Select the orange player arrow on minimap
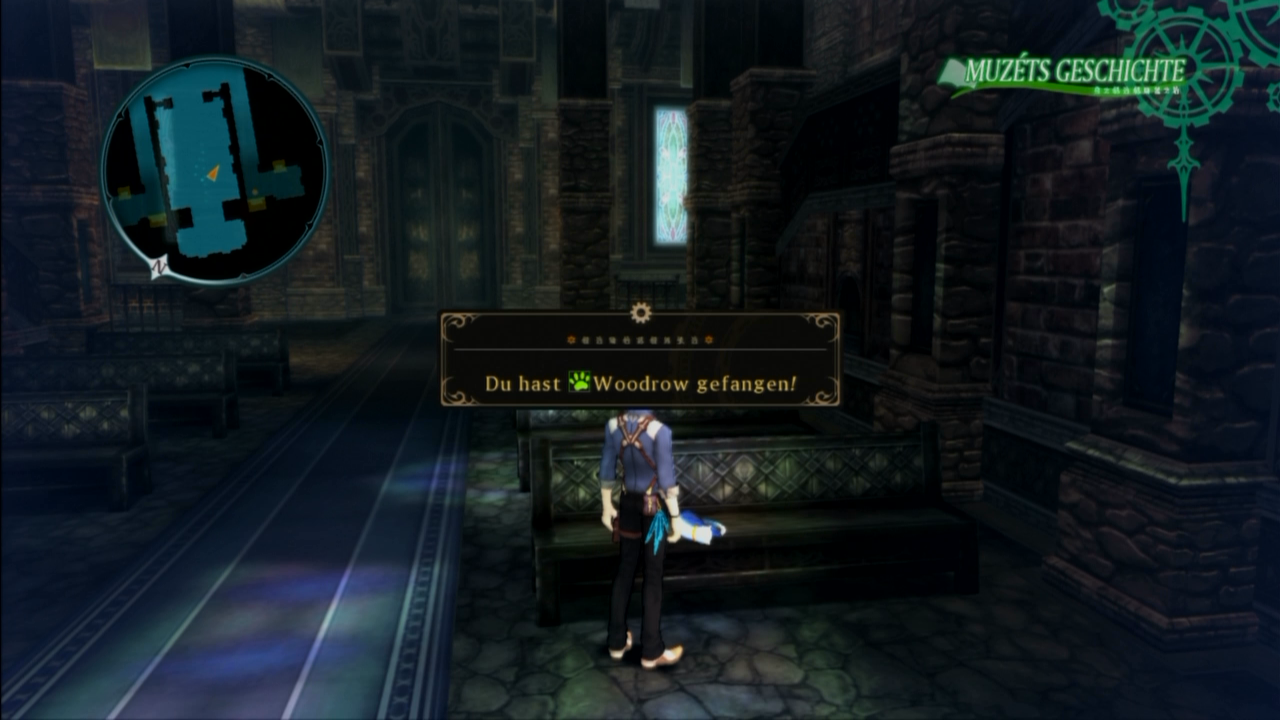Screen dimensions: 1280x720 point(213,174)
